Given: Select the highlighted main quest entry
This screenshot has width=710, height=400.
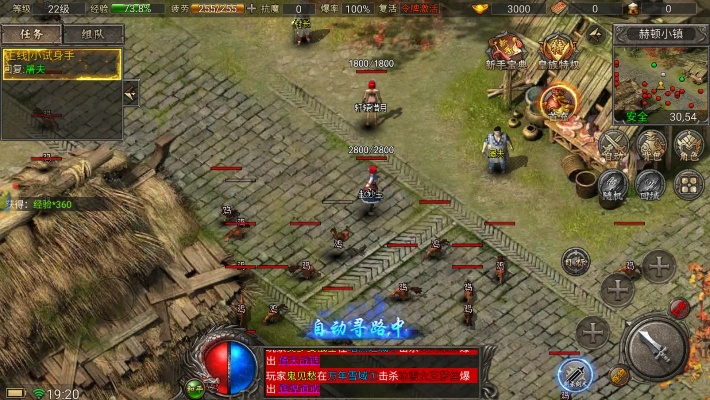Looking at the screenshot, I should (x=61, y=63).
